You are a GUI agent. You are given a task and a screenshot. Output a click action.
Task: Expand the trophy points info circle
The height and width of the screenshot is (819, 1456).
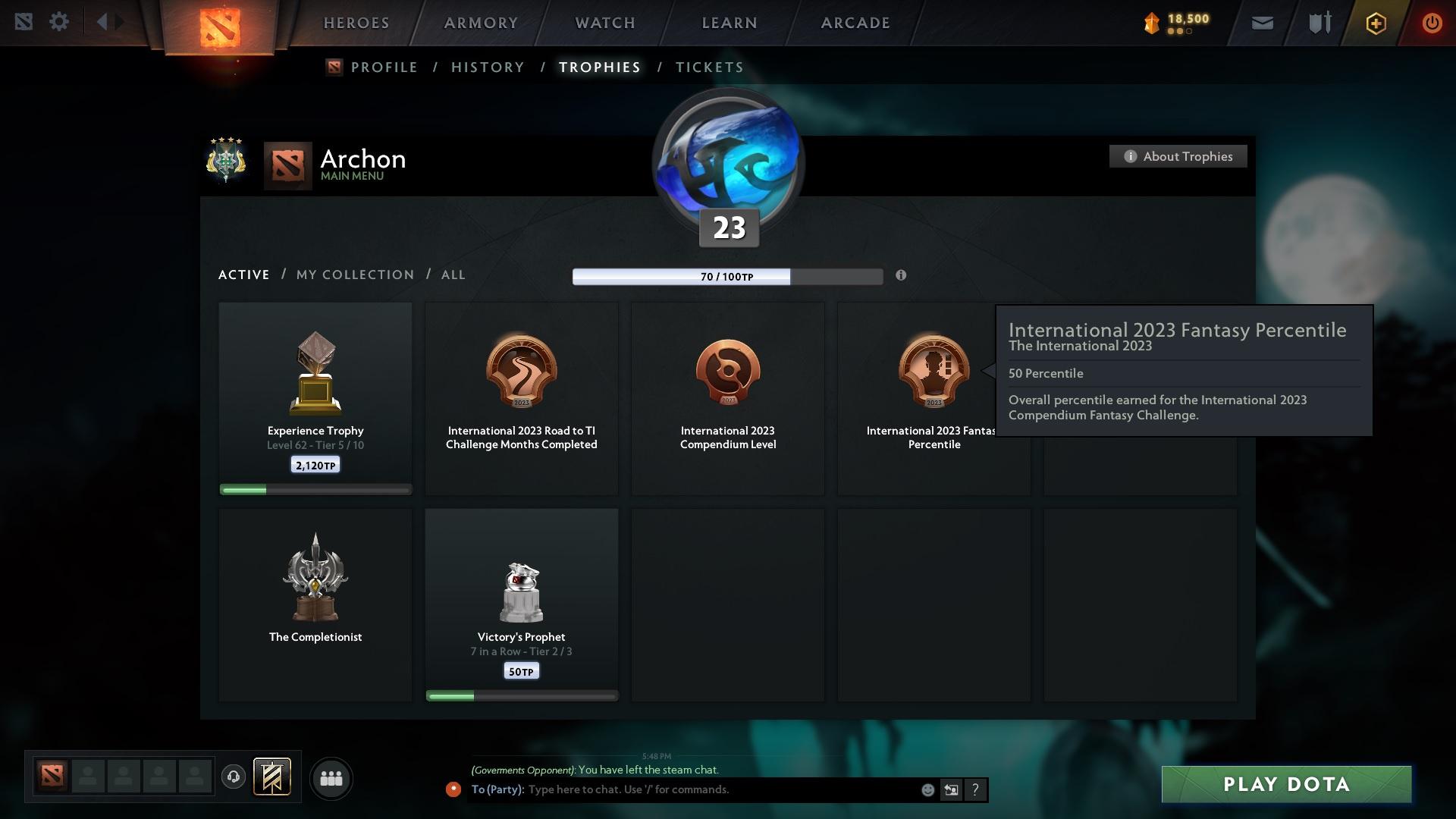click(902, 276)
